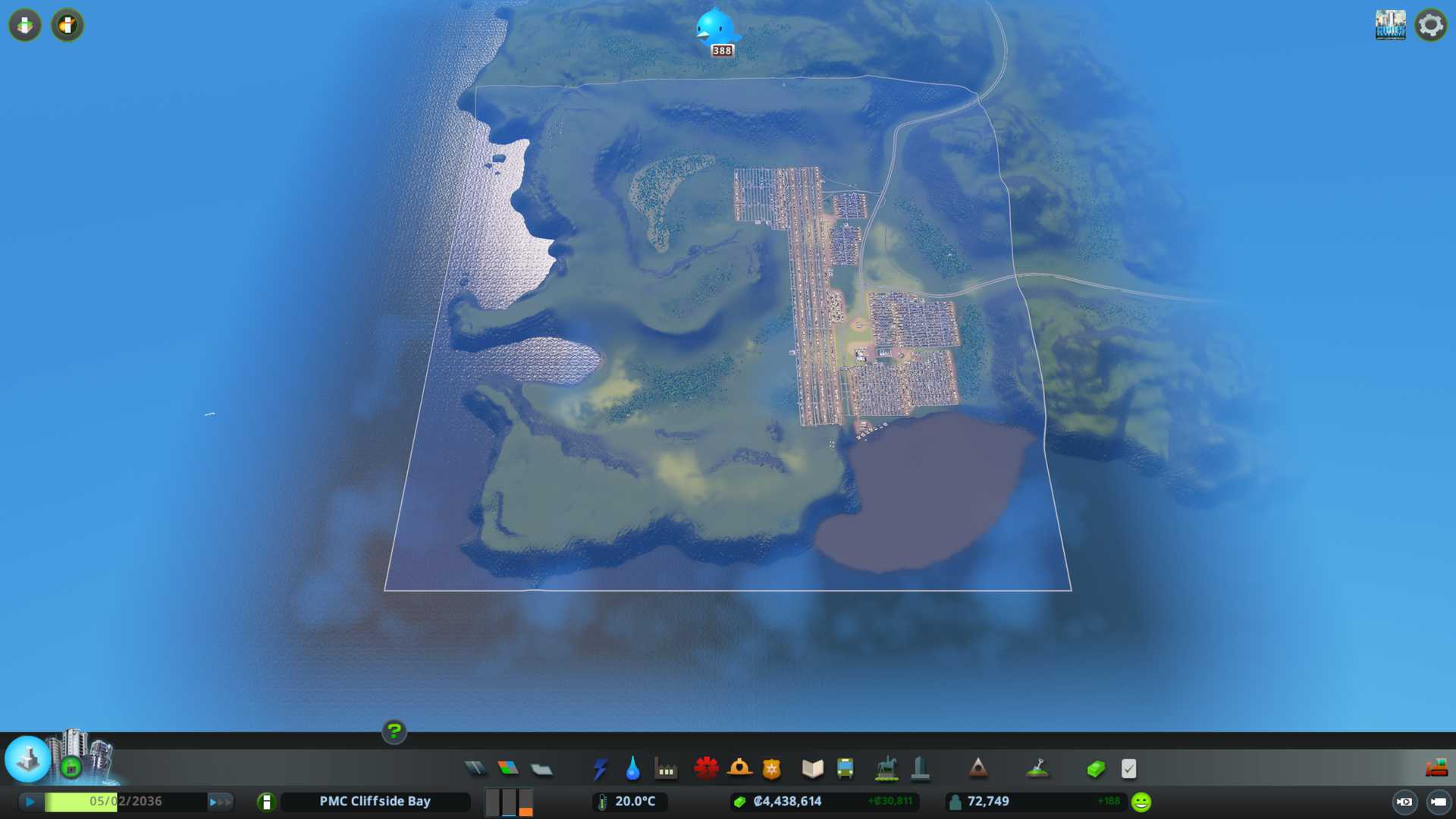Open the Education book menu
The image size is (1456, 819).
point(812,769)
